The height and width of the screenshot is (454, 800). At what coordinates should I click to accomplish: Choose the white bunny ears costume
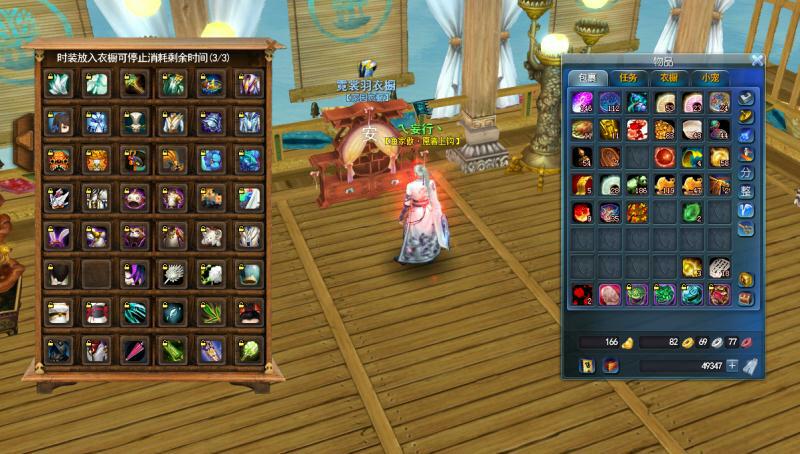tap(58, 236)
